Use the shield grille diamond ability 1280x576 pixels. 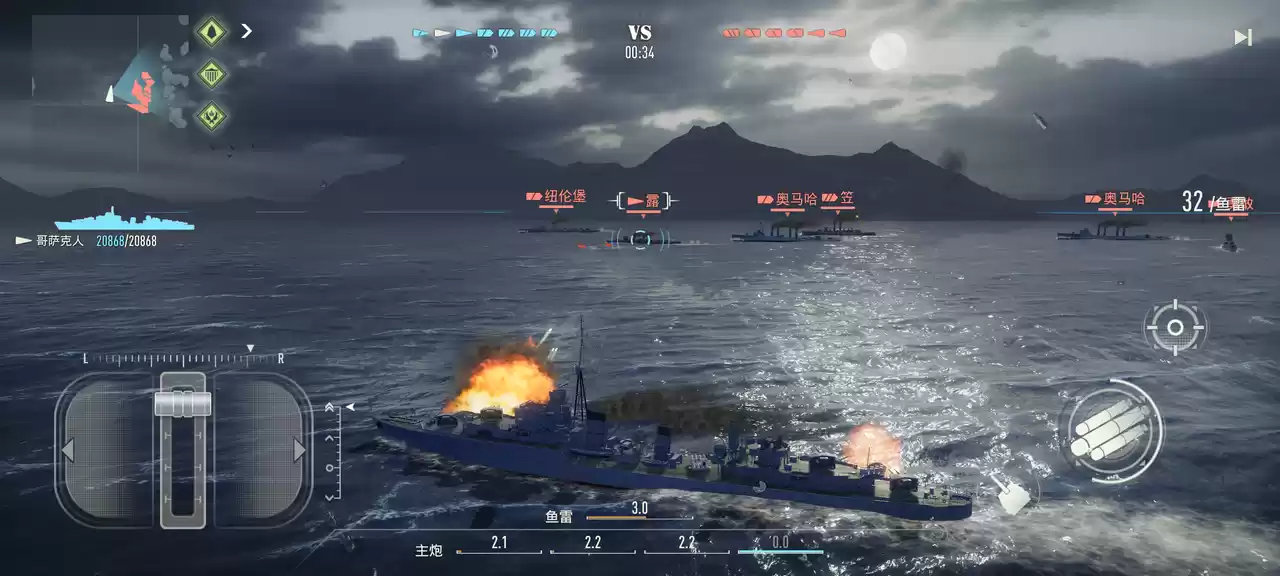click(x=211, y=74)
